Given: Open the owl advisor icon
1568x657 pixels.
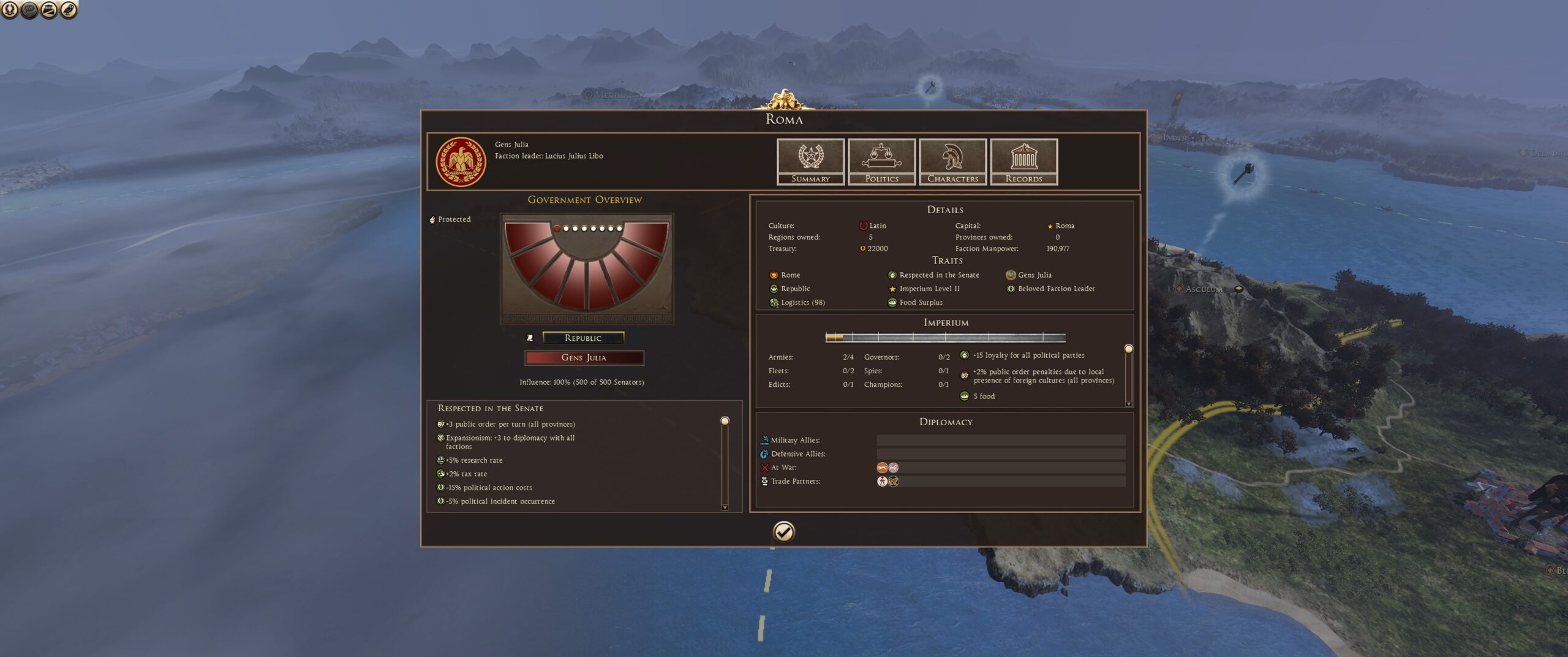Looking at the screenshot, I should (69, 9).
